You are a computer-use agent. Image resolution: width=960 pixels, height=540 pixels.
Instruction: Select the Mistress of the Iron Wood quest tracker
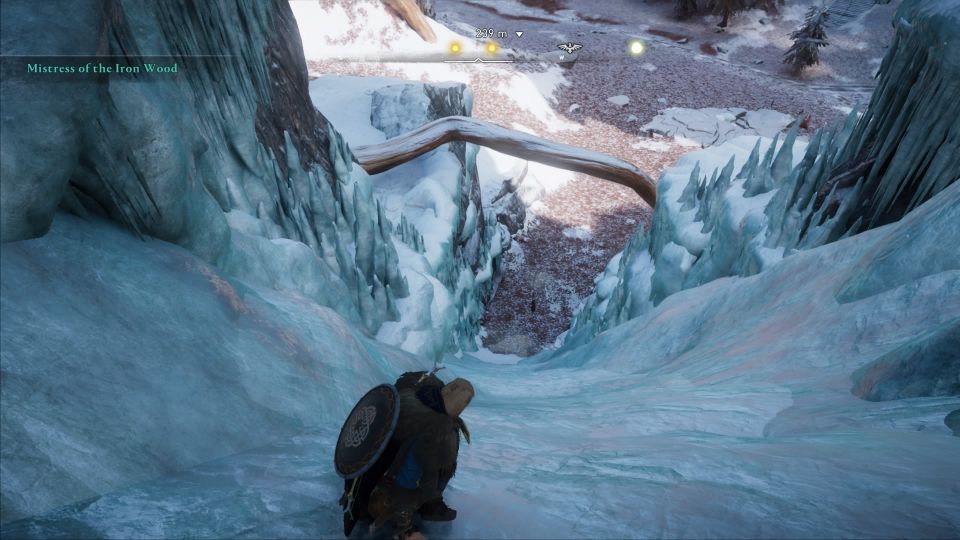point(103,68)
